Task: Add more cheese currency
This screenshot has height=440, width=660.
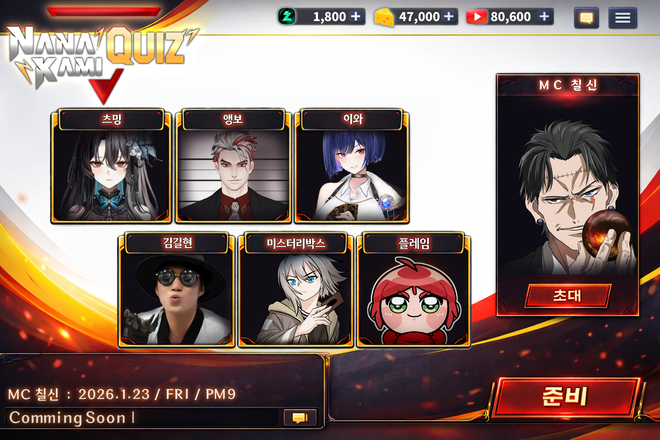Action: [x=449, y=17]
